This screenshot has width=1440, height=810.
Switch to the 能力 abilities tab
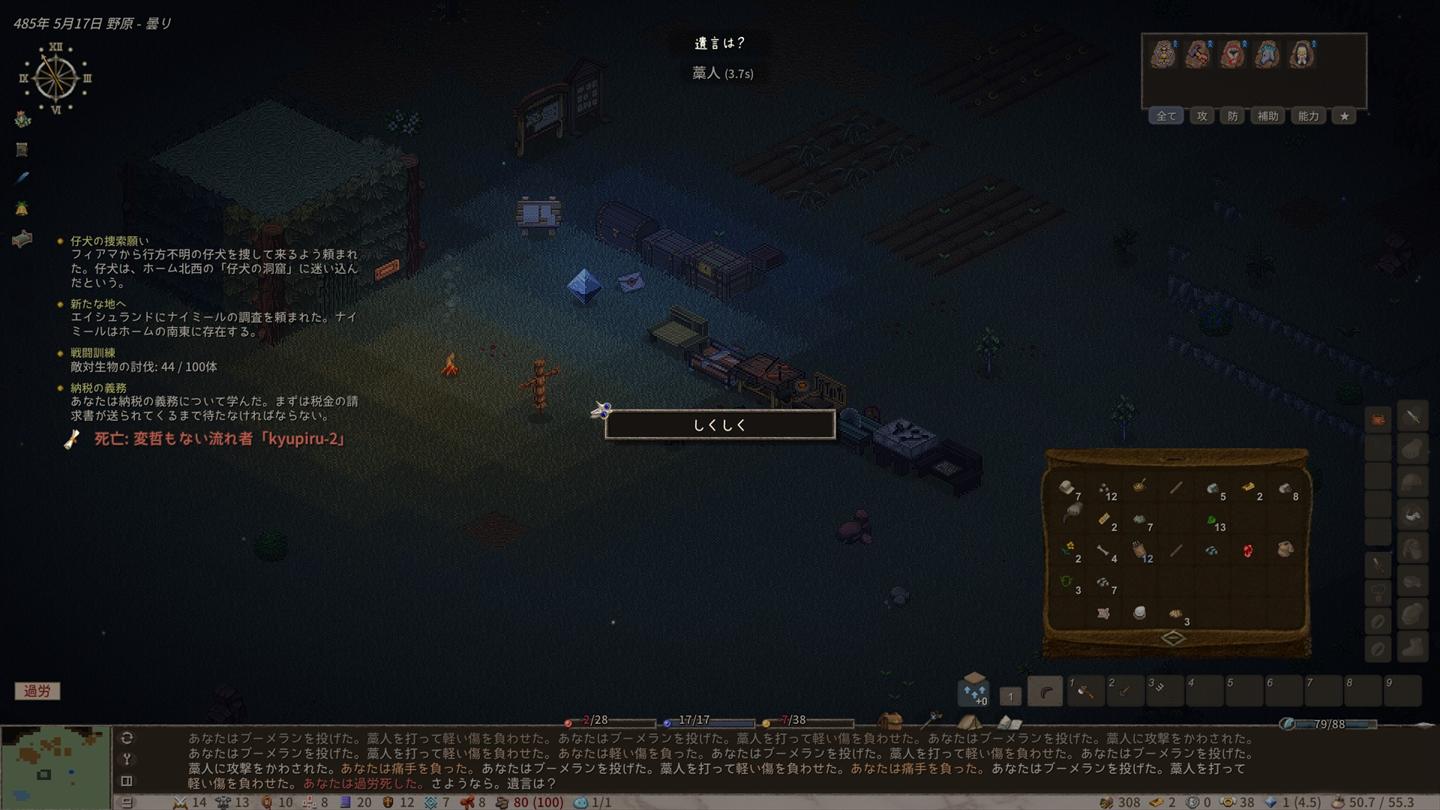1308,116
